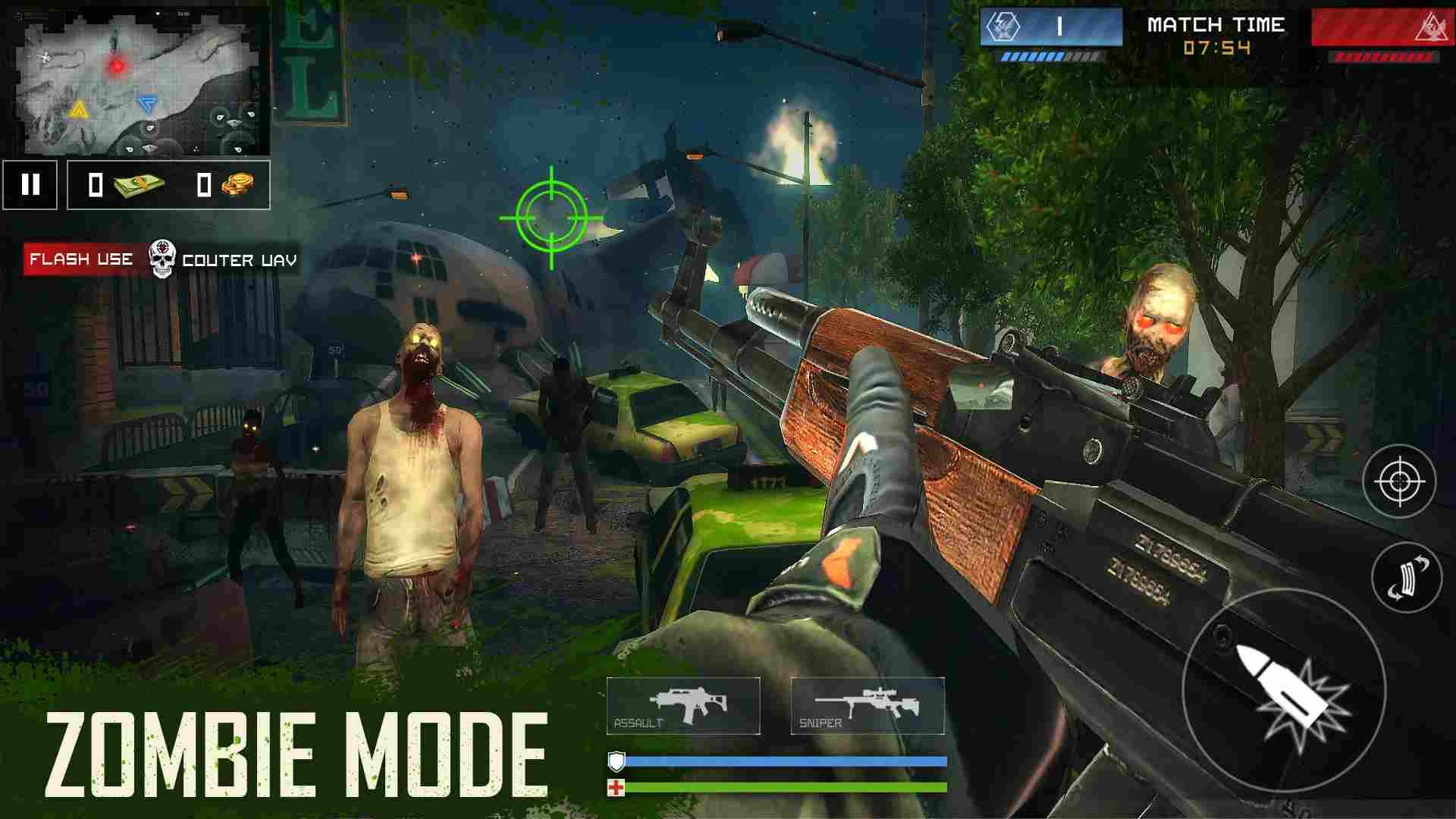This screenshot has width=1456, height=819.
Task: Click the skull icon next to COUTER UAV
Action: 162,259
